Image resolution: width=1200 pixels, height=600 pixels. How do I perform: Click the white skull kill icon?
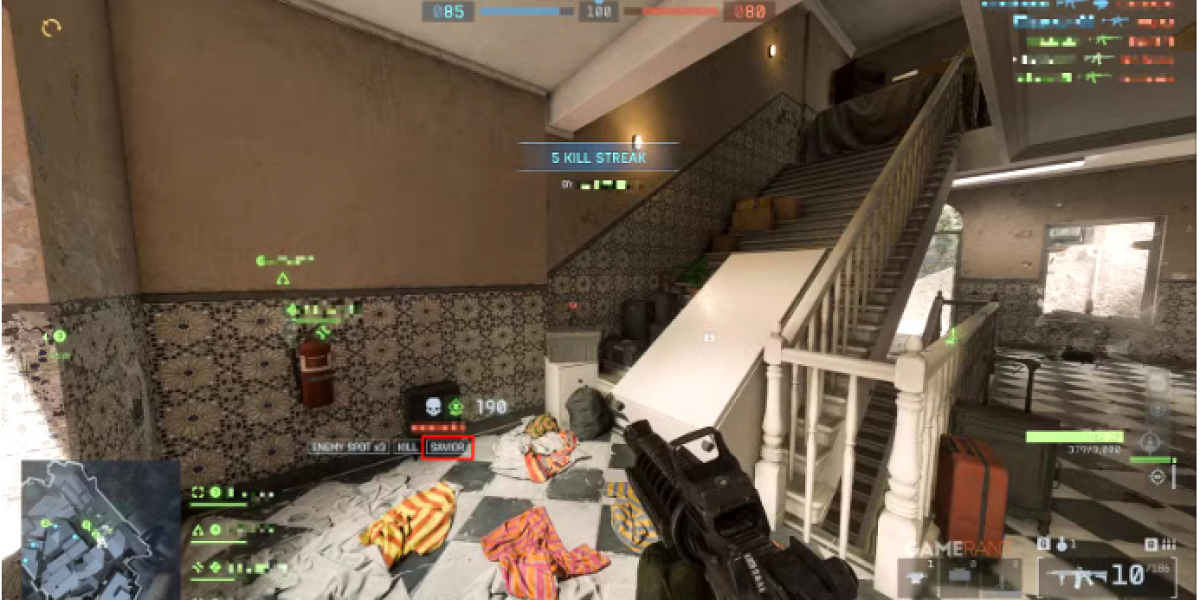pos(433,408)
